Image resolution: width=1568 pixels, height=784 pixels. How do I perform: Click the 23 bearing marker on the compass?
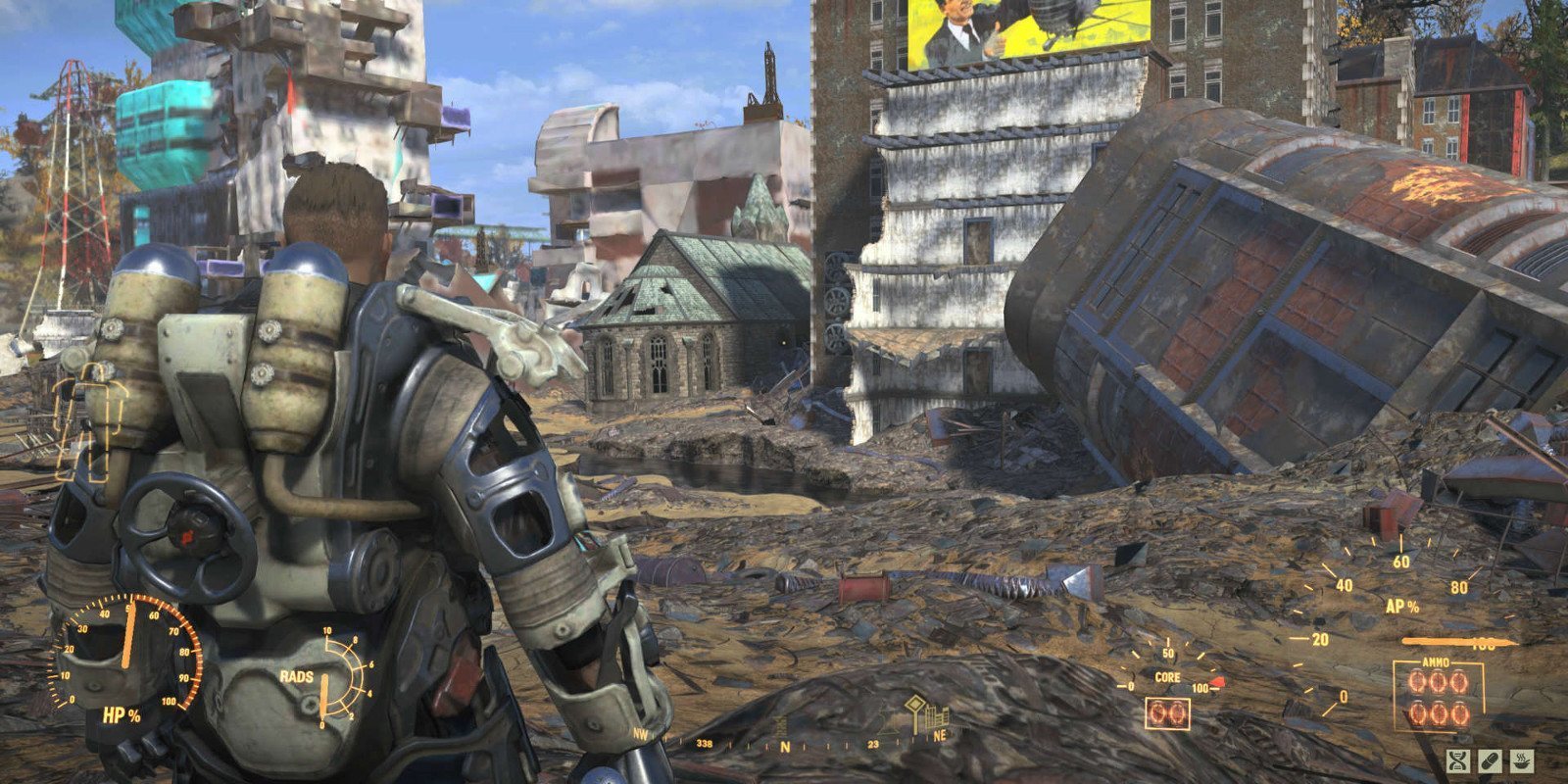[x=872, y=744]
